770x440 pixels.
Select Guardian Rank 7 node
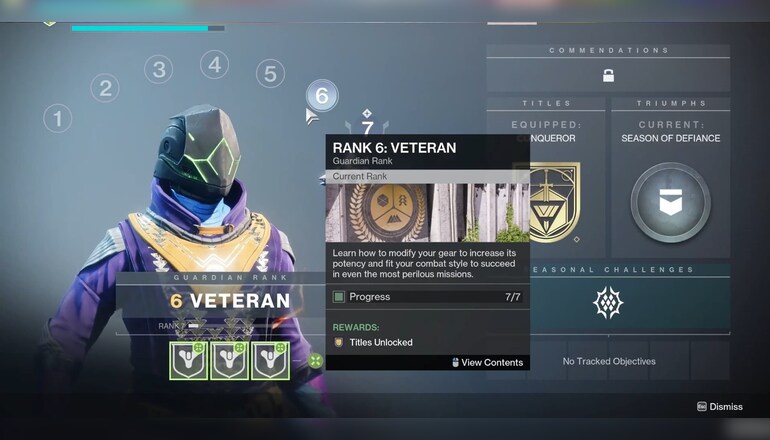click(x=367, y=127)
